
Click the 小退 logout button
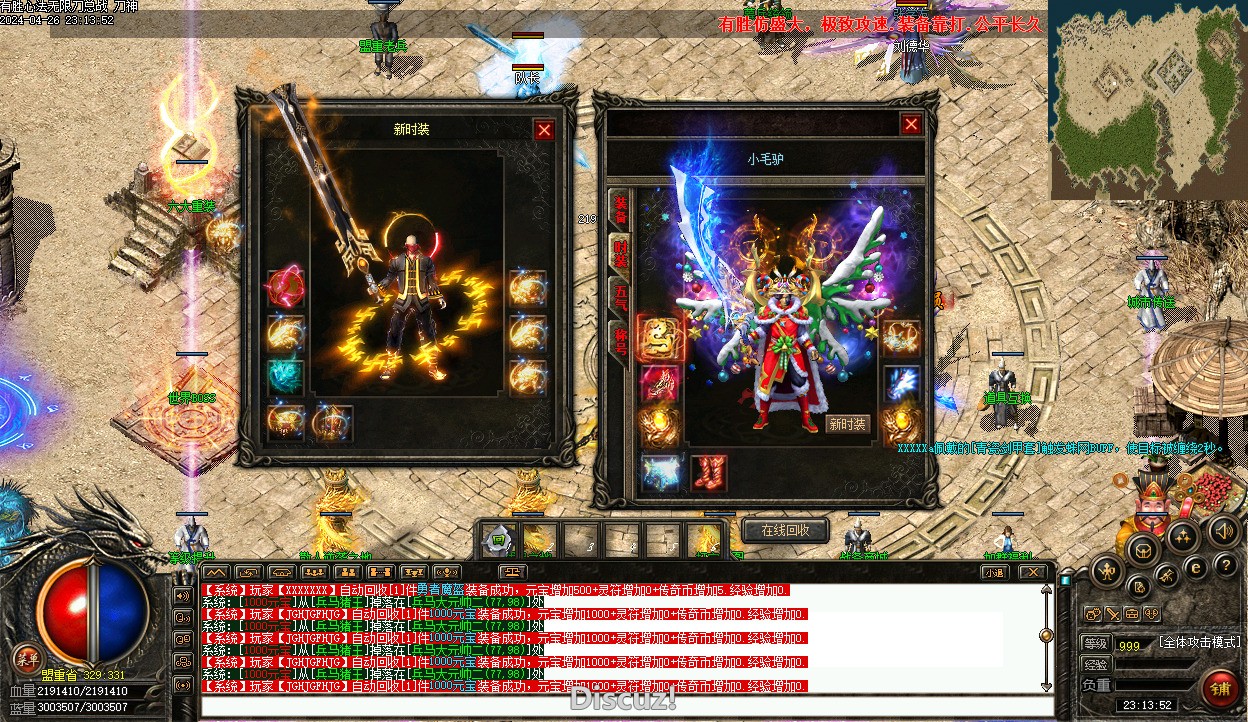(993, 573)
